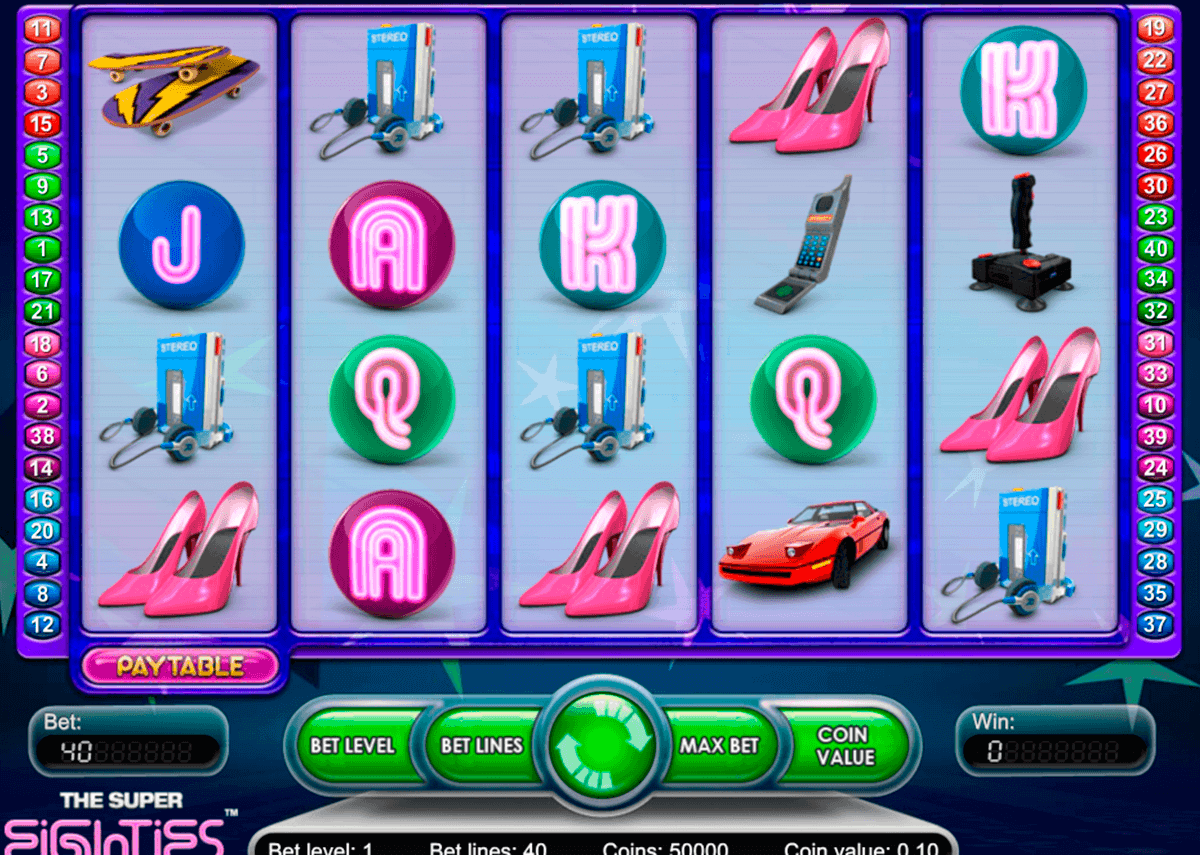This screenshot has width=1200, height=855.
Task: Click payline number 24
Action: 1155,468
